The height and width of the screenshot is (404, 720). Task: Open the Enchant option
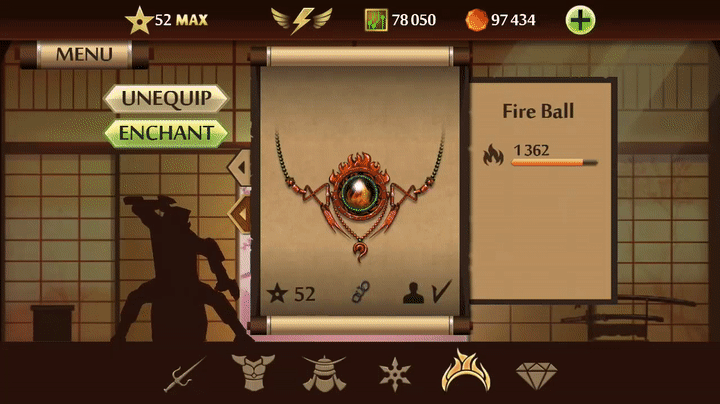coord(166,132)
